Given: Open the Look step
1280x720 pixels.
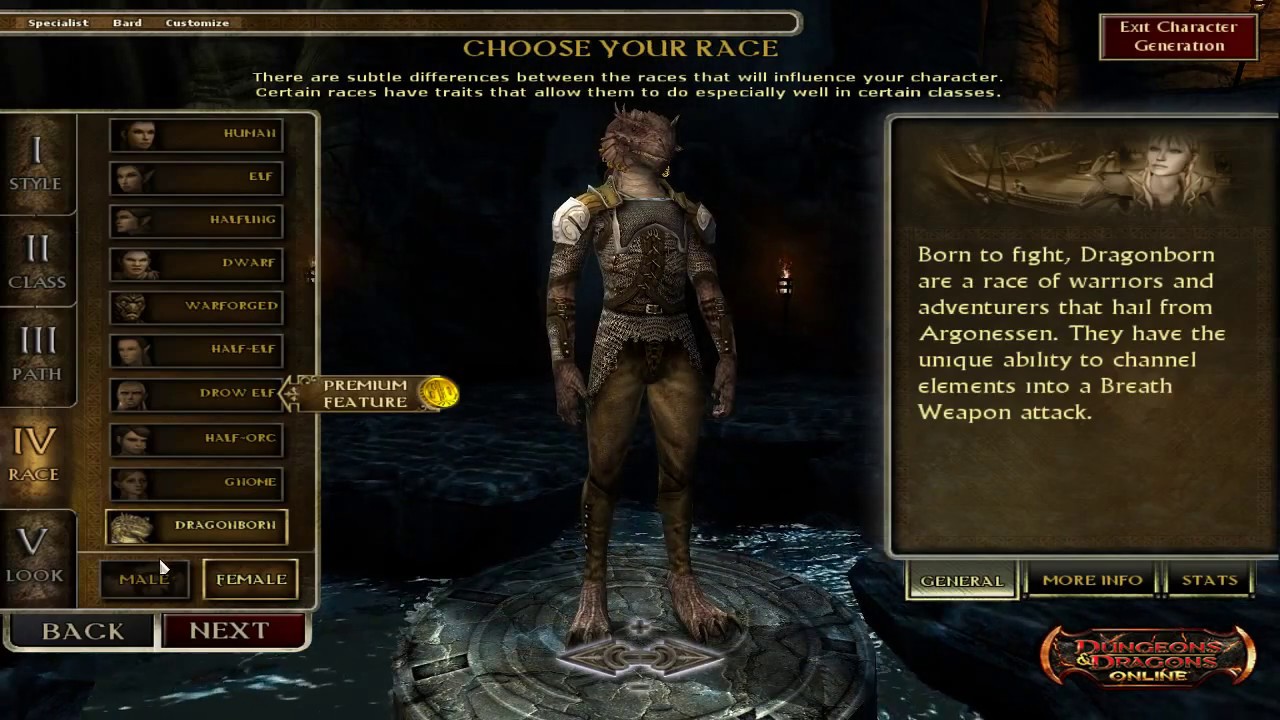Looking at the screenshot, I should click(x=35, y=555).
